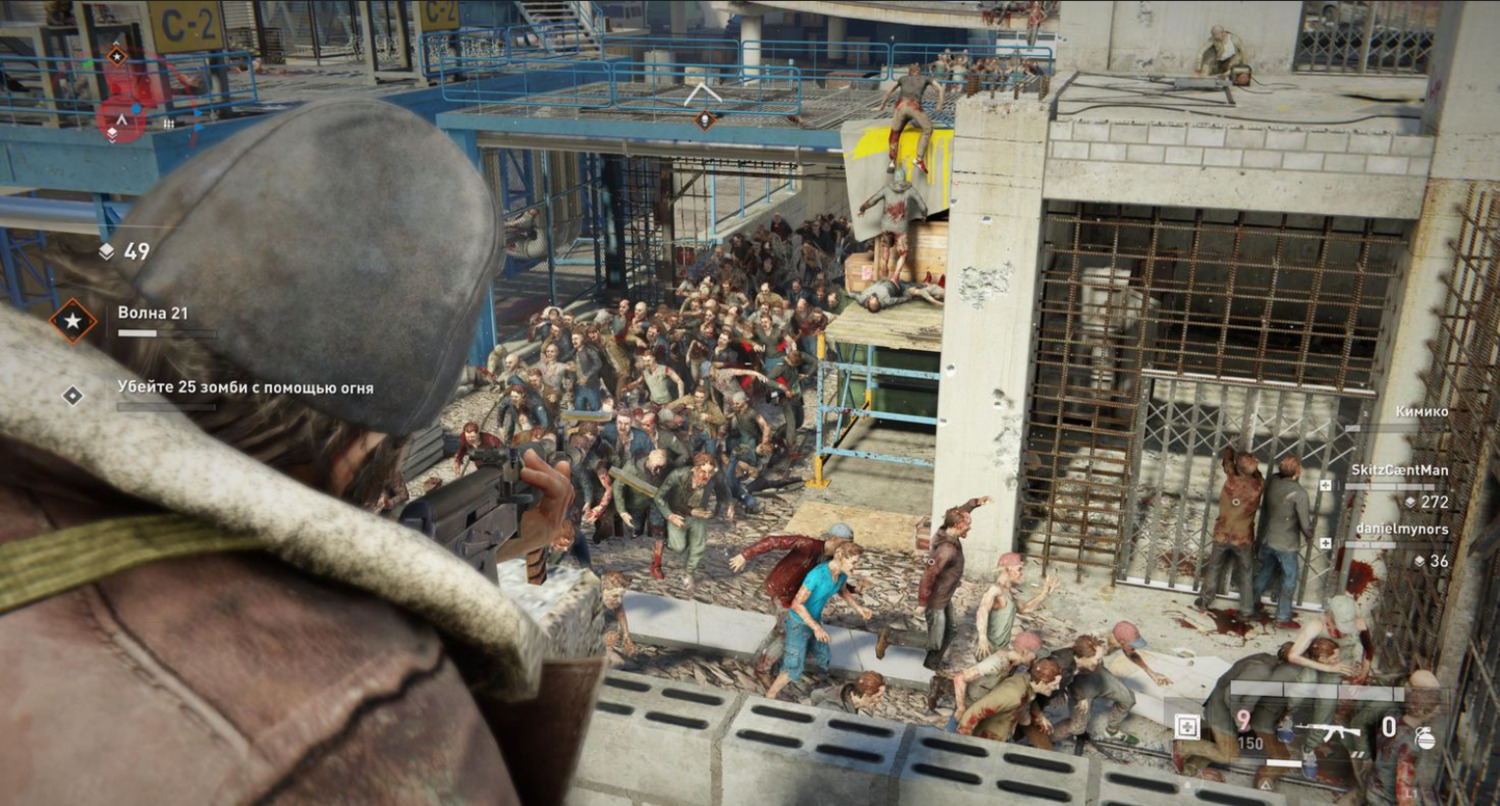Click the wave star icon beside Волна 21

74,321
